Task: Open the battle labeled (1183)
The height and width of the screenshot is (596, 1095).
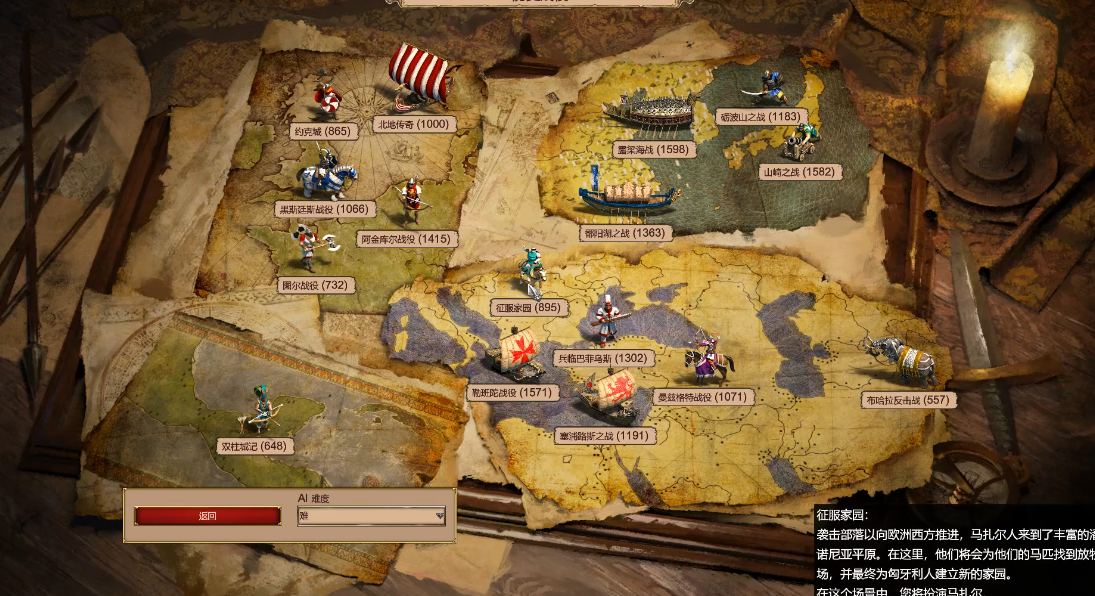Action: [x=762, y=117]
